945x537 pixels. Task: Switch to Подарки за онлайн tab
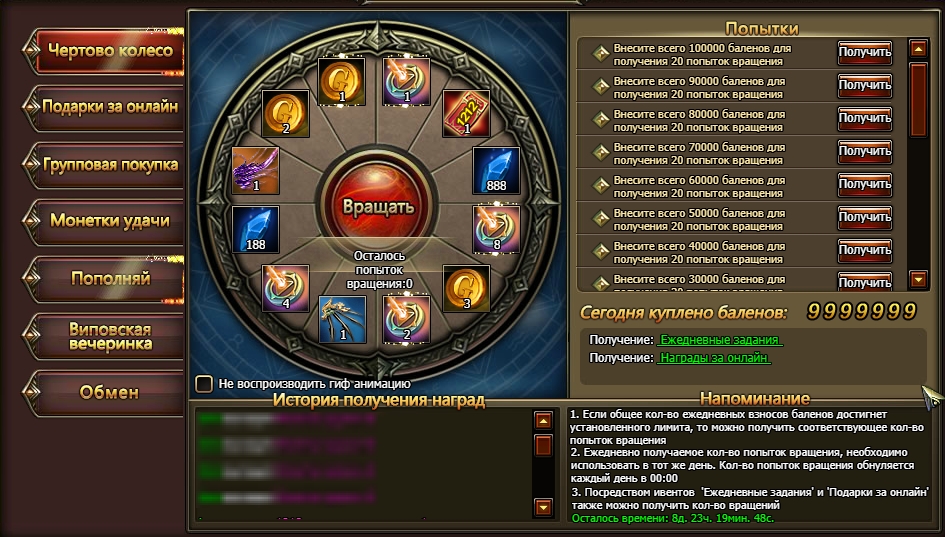[x=109, y=106]
